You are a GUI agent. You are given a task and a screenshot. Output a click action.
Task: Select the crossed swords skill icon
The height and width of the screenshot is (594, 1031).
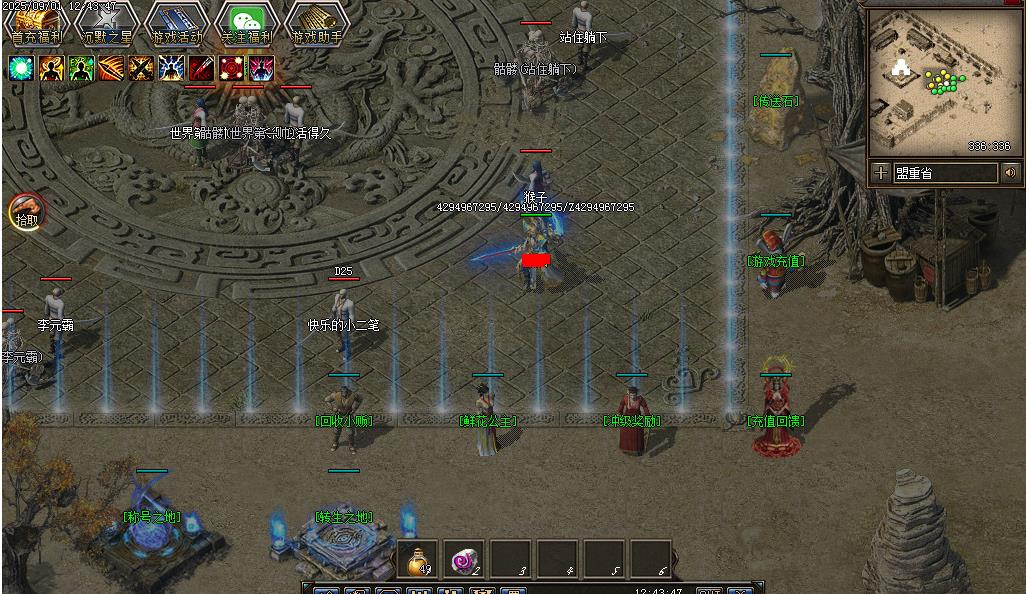click(141, 68)
